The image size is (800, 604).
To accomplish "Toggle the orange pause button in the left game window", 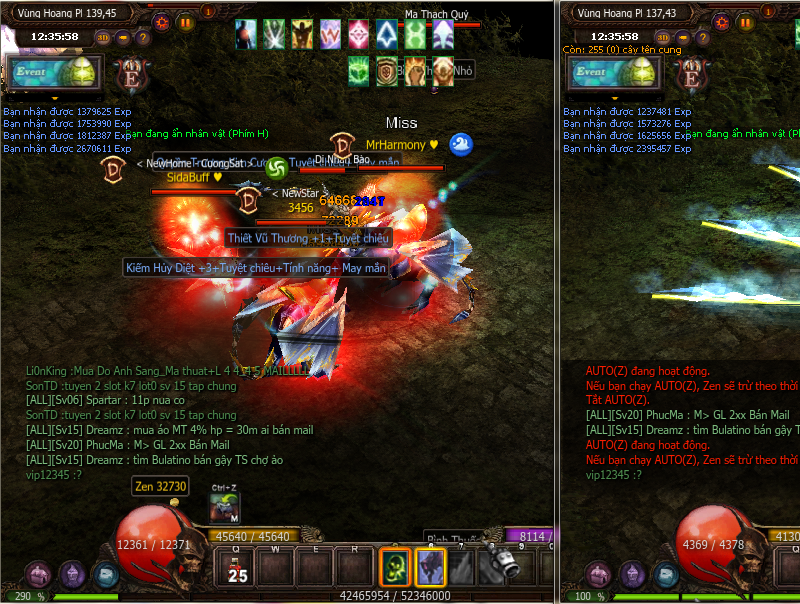I will point(186,21).
